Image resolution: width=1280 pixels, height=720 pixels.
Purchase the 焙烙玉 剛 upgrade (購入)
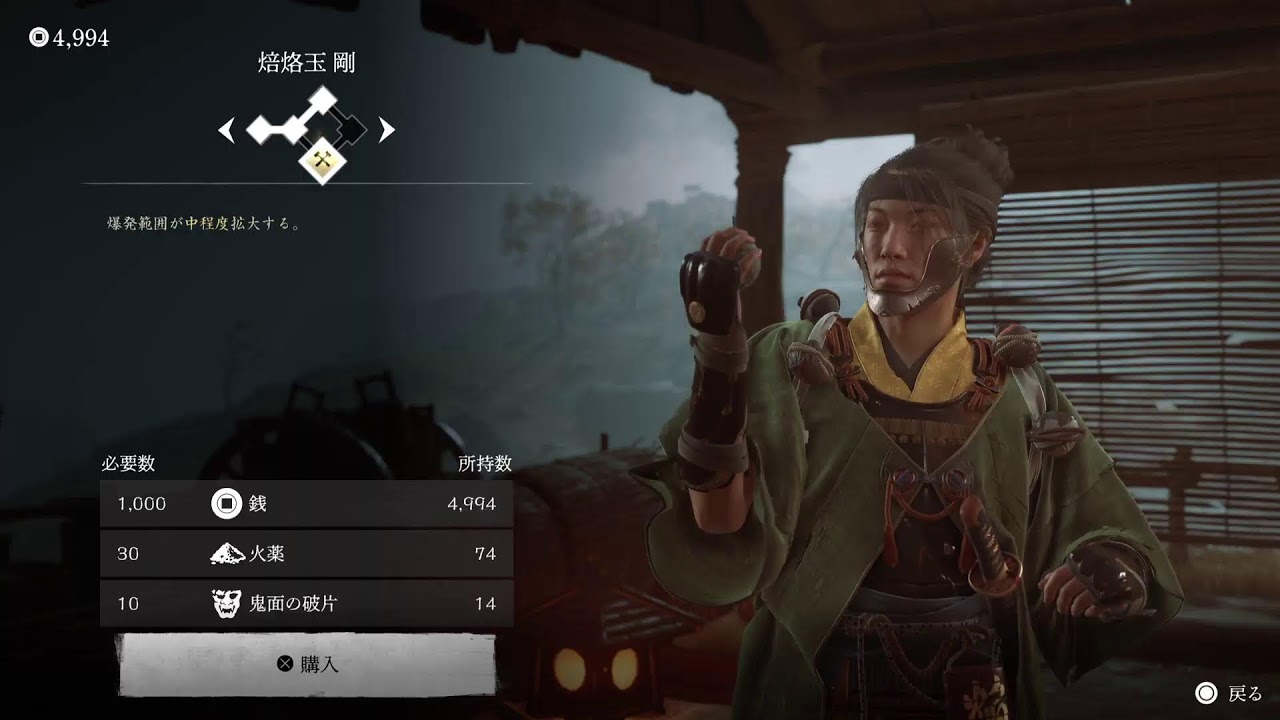[308, 663]
